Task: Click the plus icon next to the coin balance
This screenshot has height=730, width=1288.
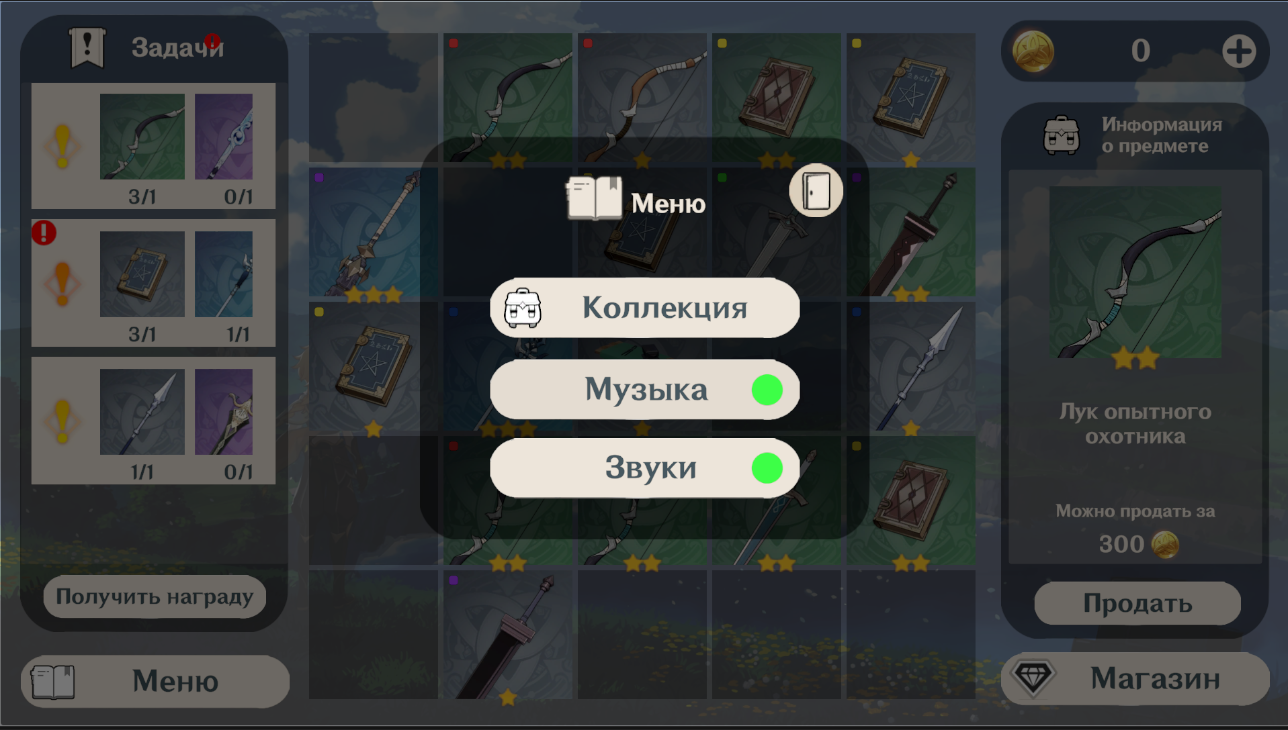Action: coord(1240,50)
